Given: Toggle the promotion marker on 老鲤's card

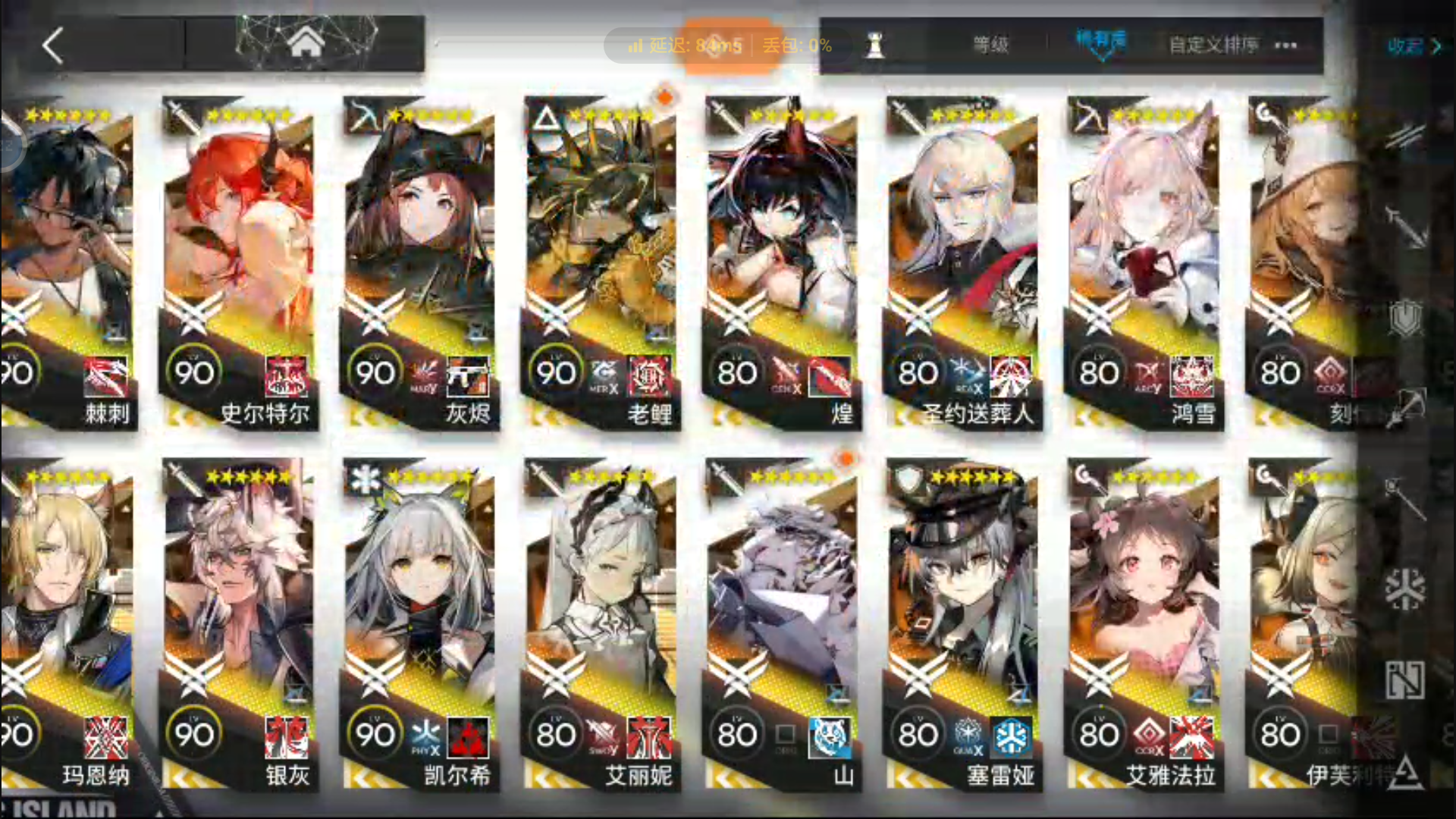Looking at the screenshot, I should coord(664,96).
